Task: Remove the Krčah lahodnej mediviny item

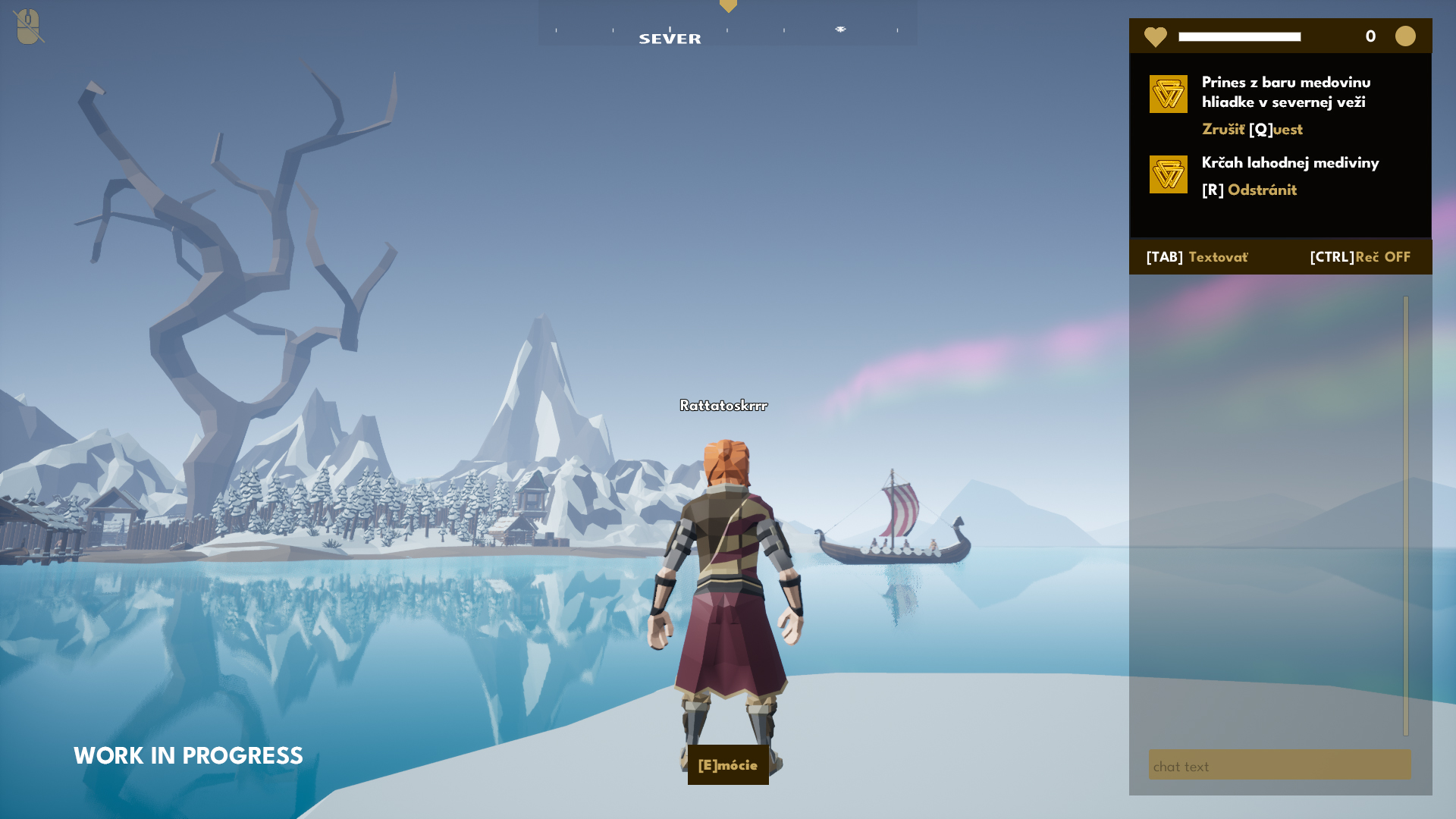Action: click(x=1249, y=190)
